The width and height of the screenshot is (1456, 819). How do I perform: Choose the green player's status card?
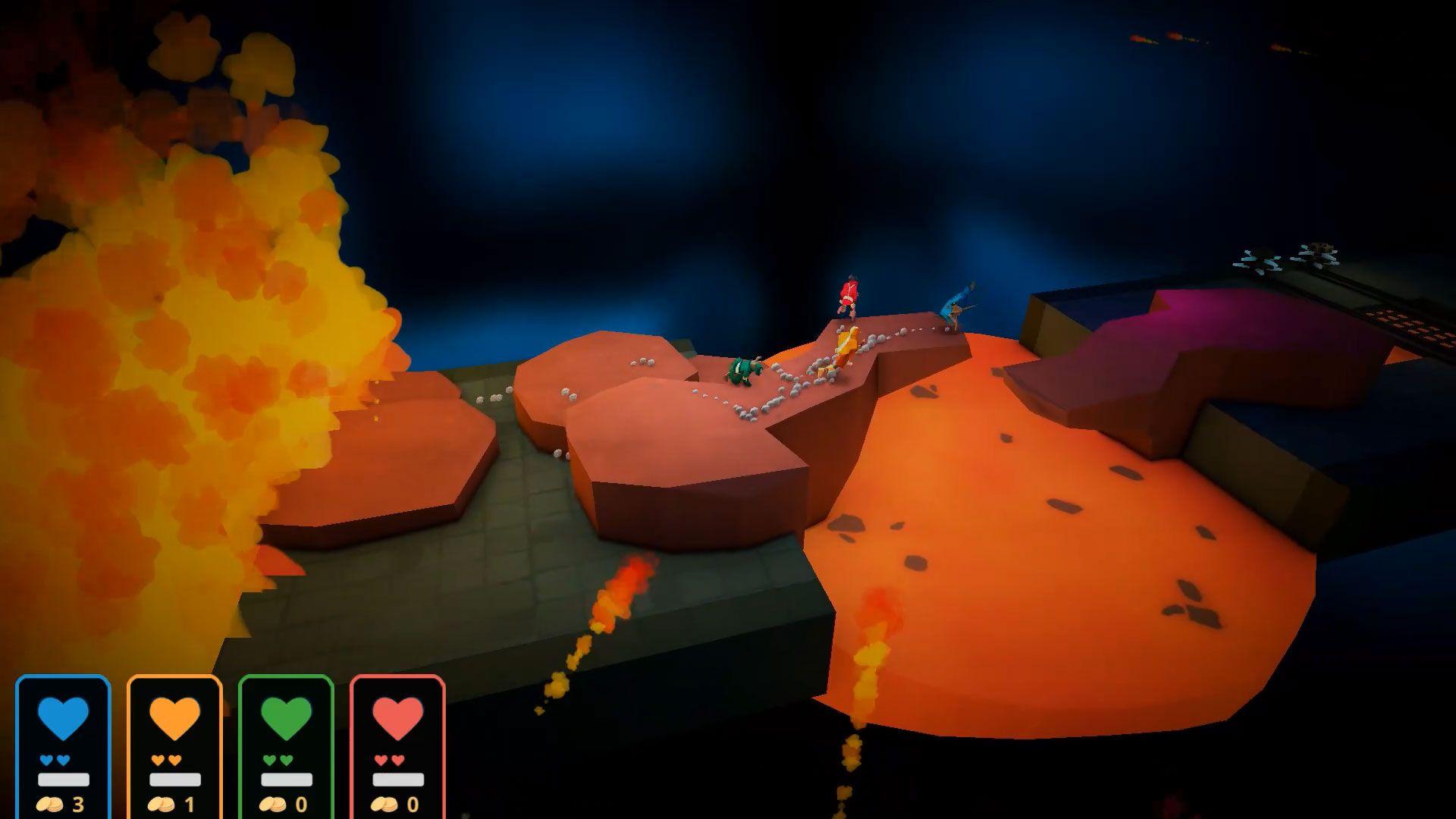(286, 748)
